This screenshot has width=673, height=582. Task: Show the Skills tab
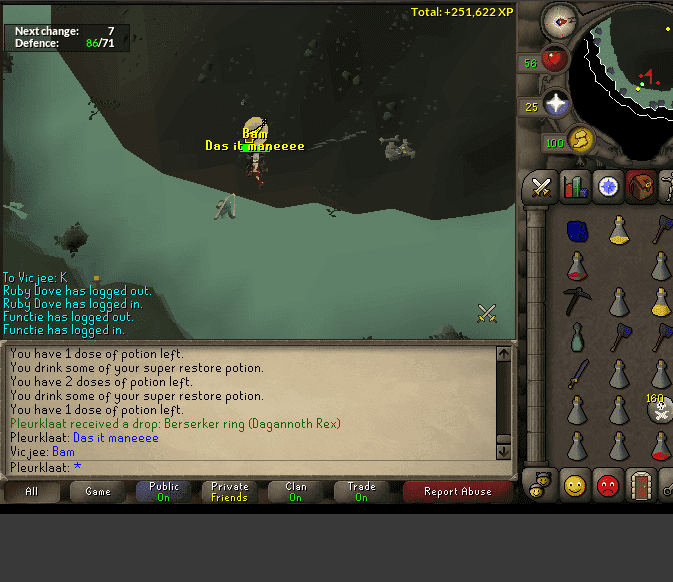[575, 187]
